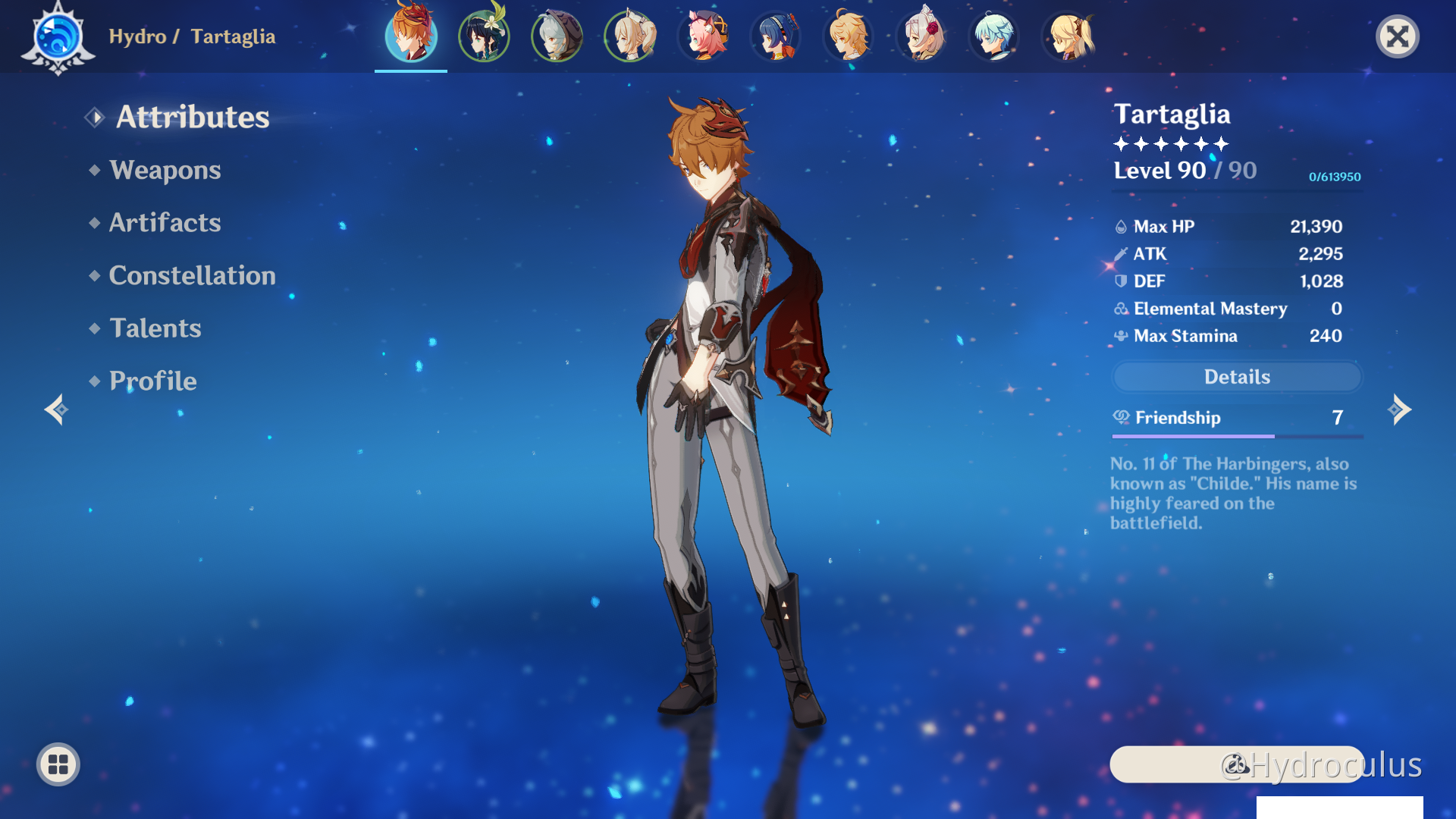Click the right arrow to next character

[x=1401, y=409]
